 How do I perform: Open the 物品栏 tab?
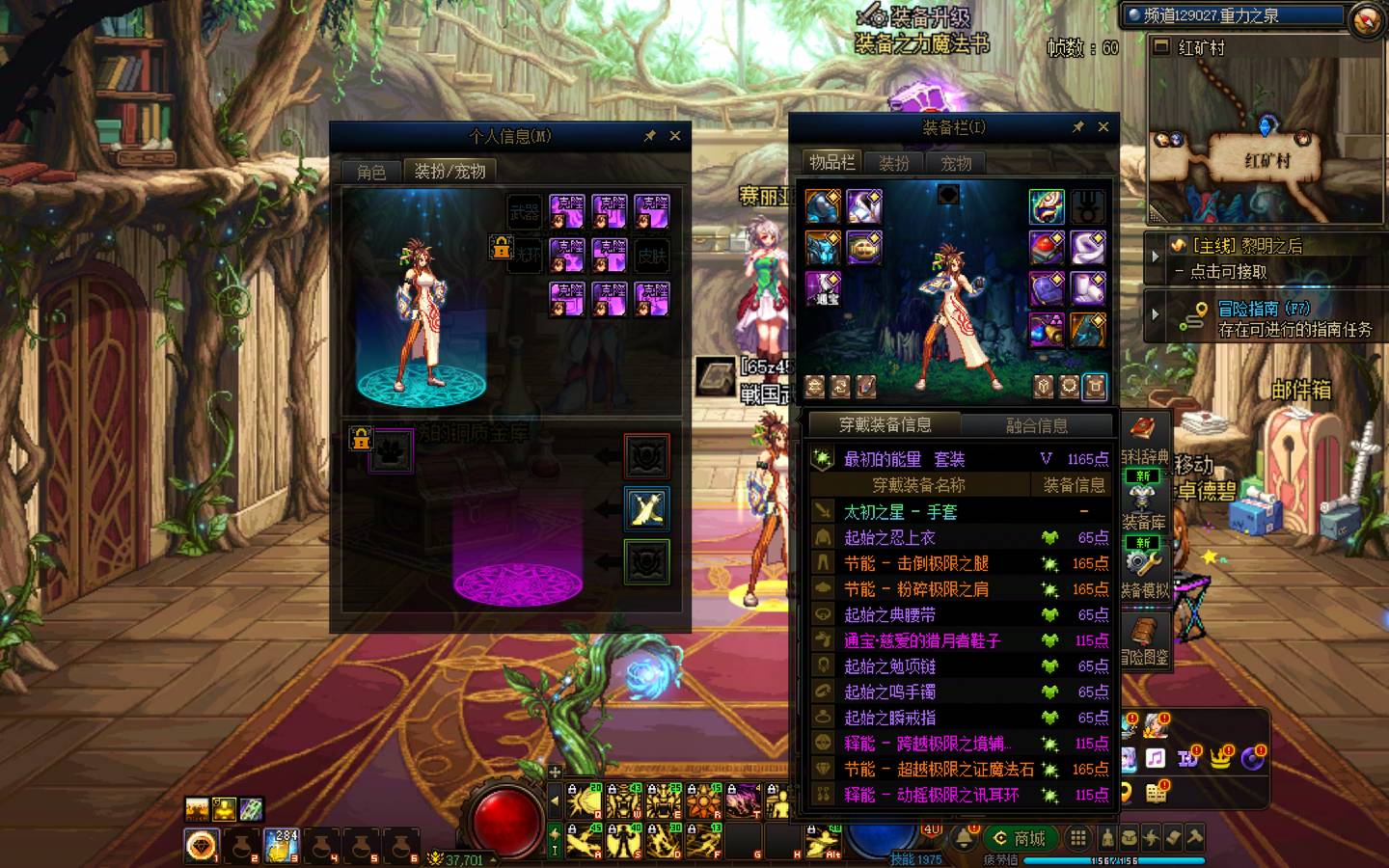831,162
